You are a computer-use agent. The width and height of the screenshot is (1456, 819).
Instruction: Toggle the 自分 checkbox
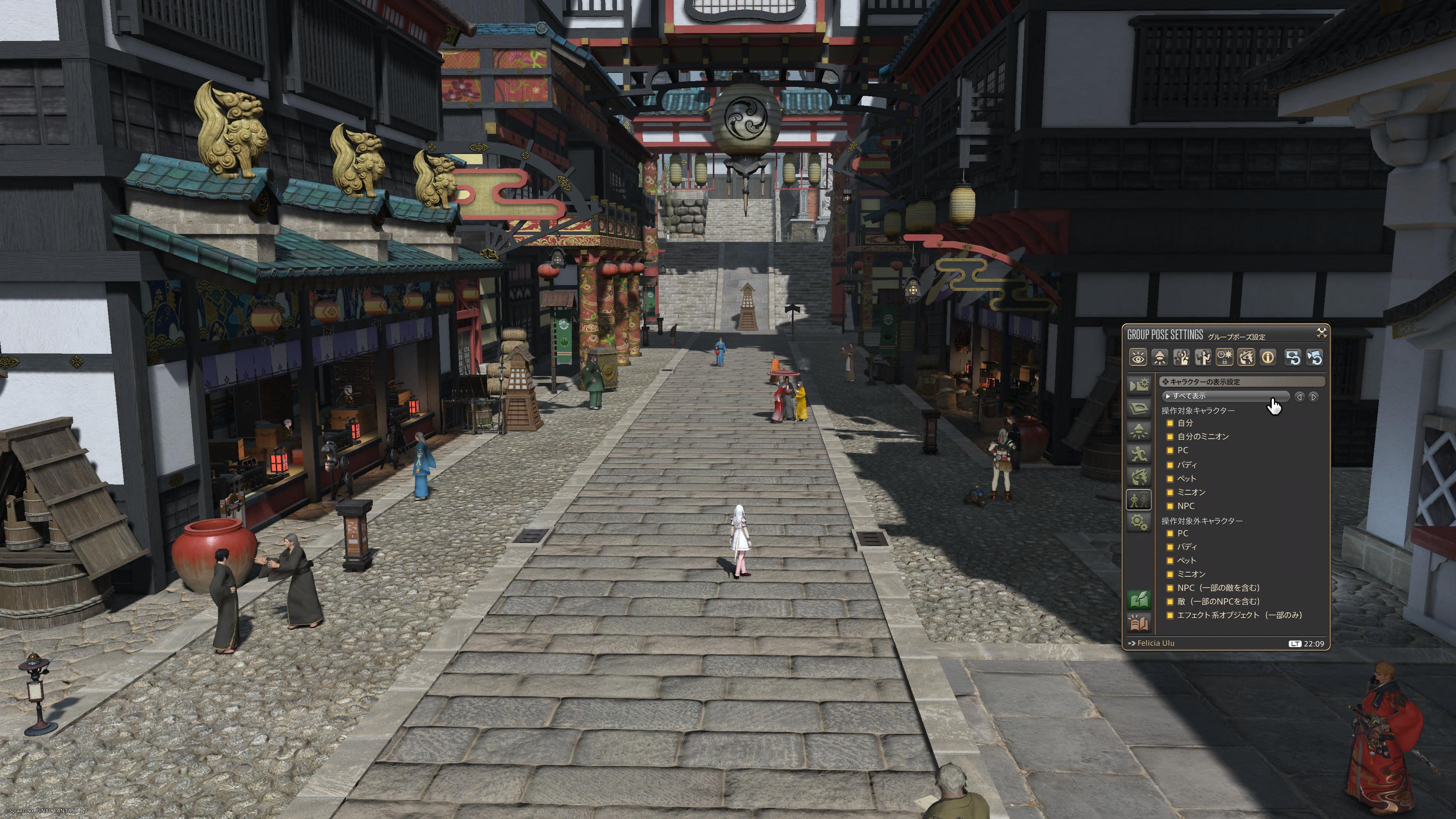(1170, 424)
